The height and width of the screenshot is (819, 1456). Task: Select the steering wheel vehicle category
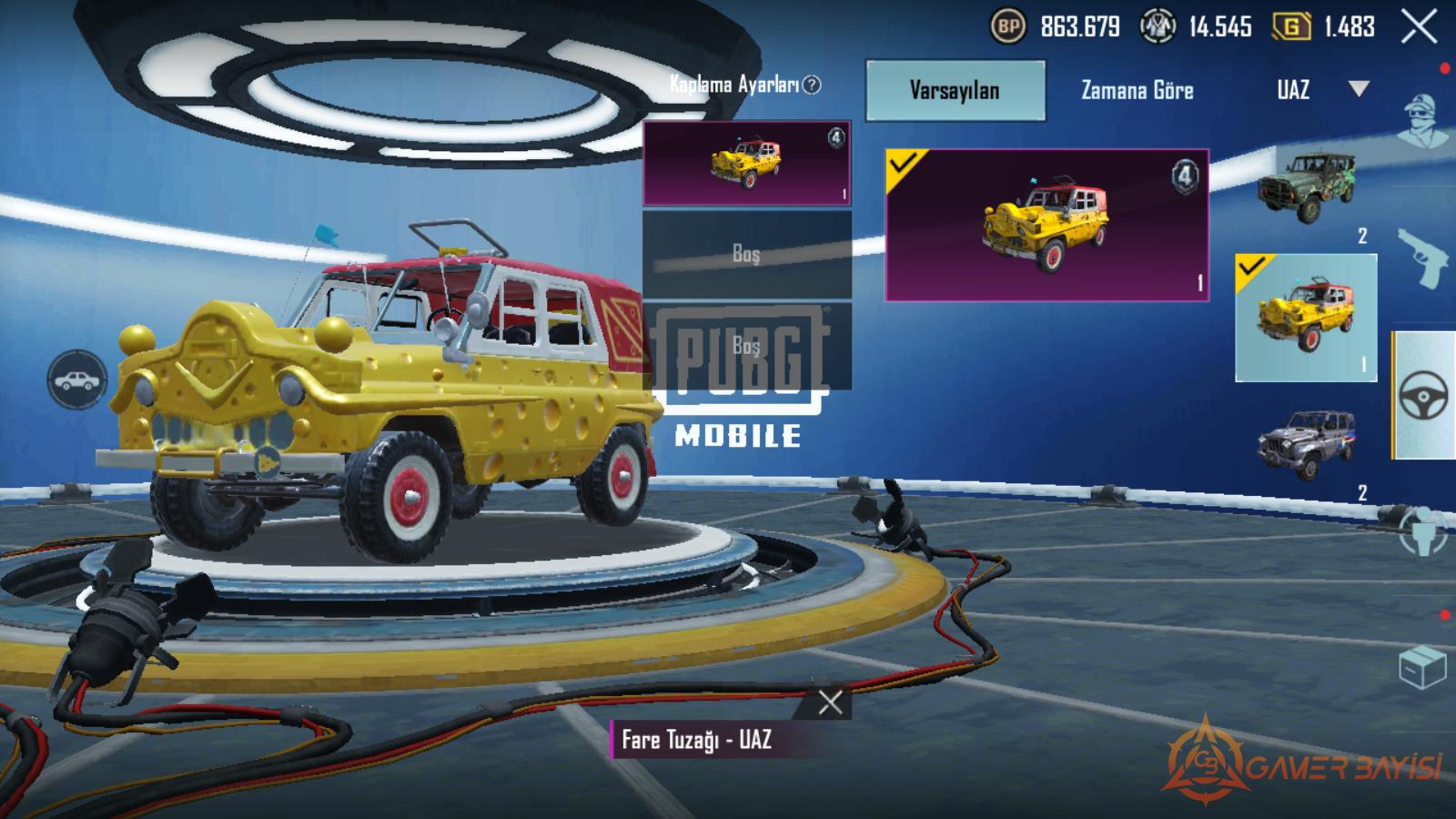coord(1423,396)
